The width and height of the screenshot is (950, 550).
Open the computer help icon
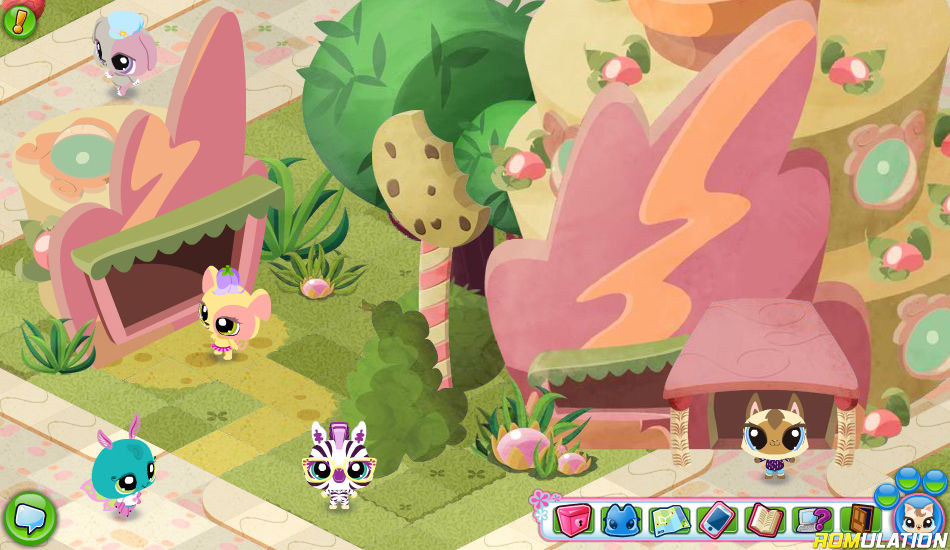click(812, 519)
